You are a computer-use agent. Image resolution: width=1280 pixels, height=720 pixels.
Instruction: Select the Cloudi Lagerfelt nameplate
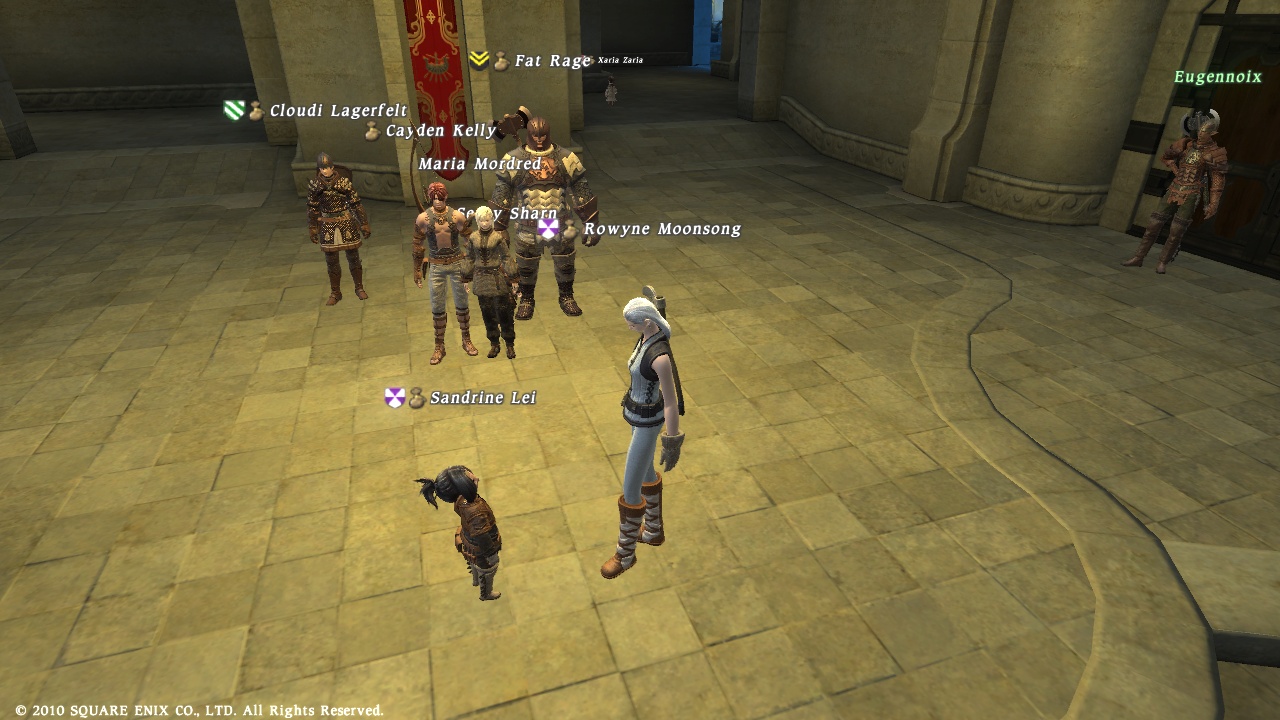tap(338, 111)
